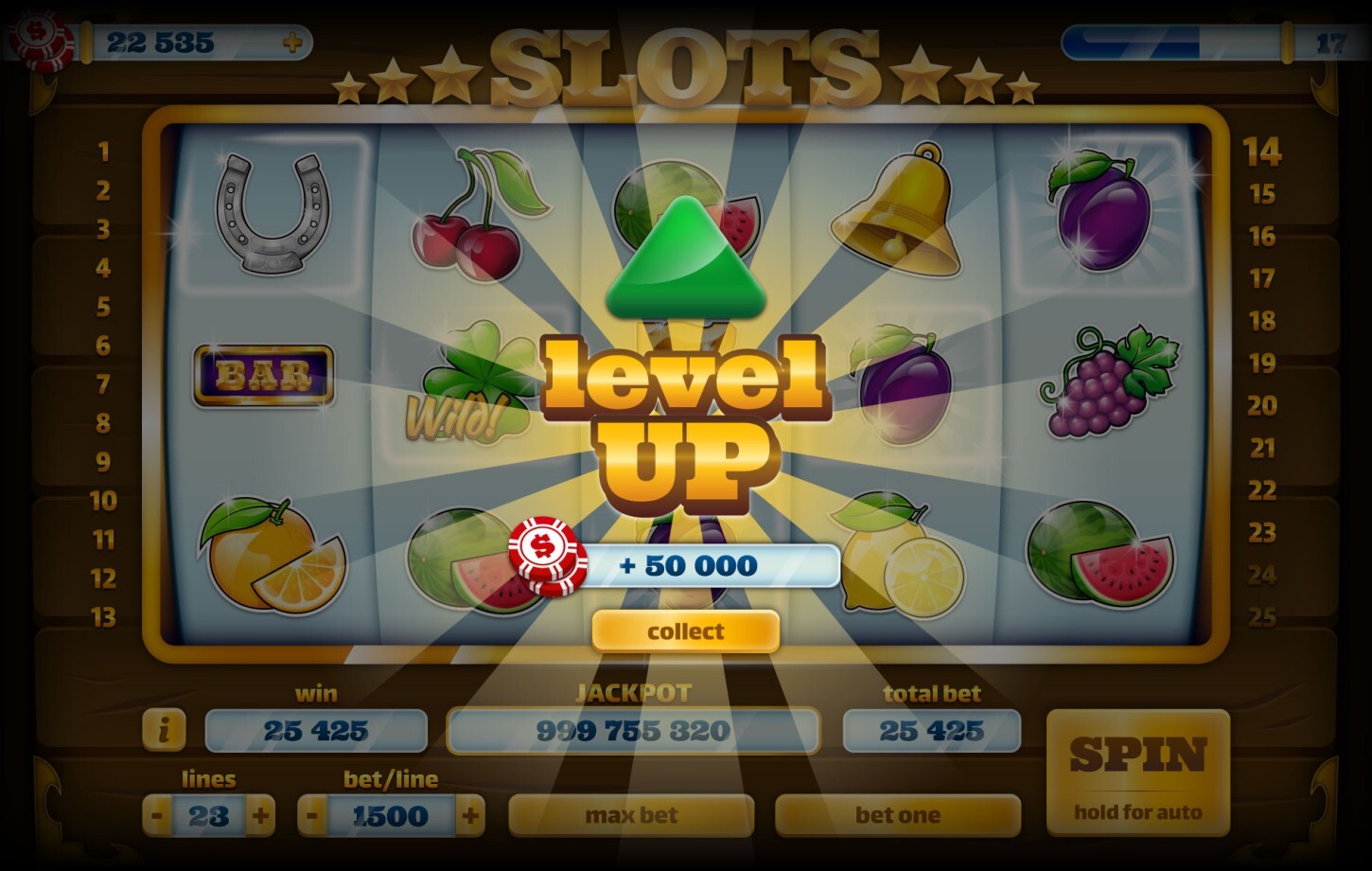1372x871 pixels.
Task: Activate max bet
Action: (632, 814)
